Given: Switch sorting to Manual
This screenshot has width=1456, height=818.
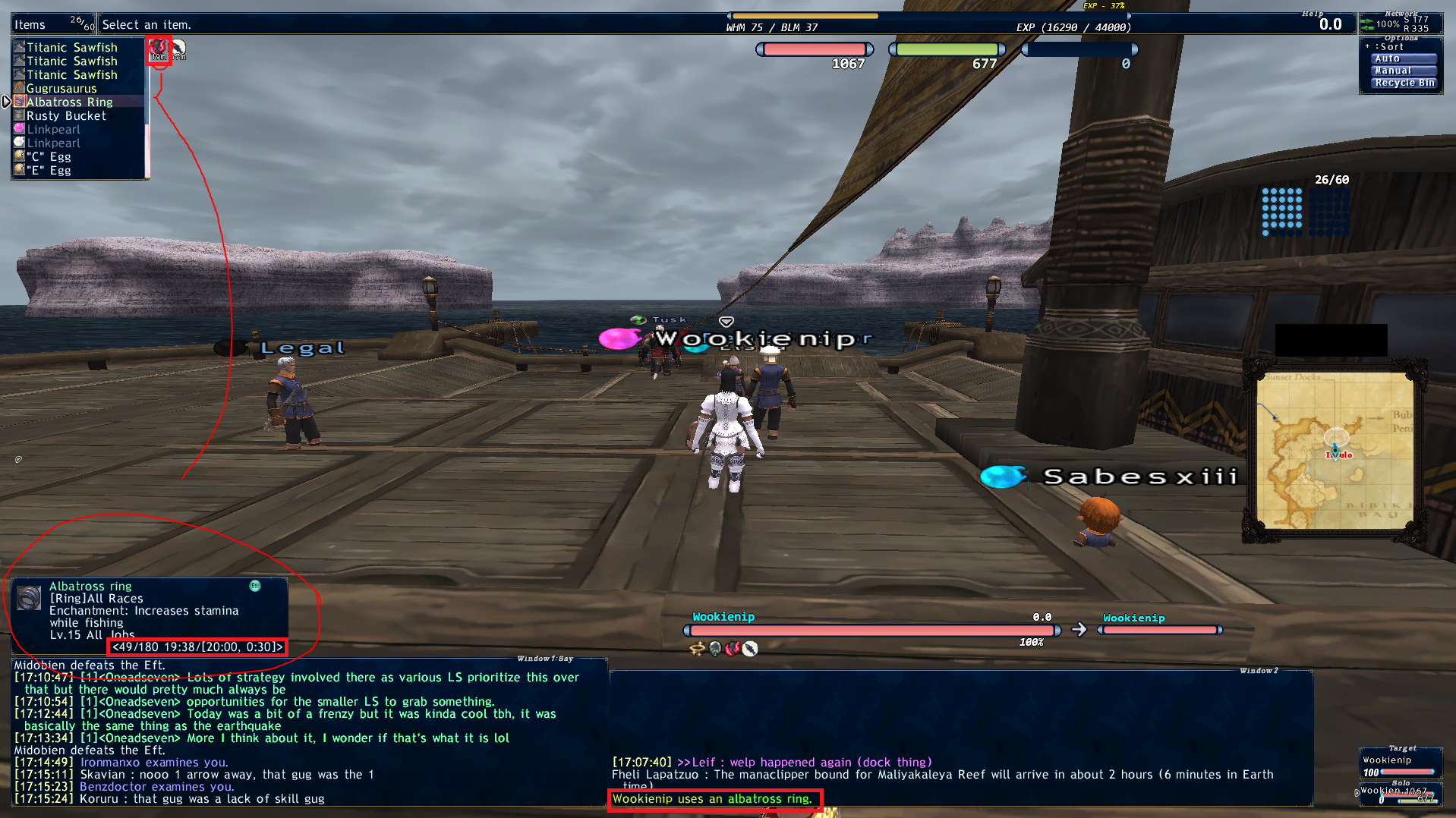Looking at the screenshot, I should coord(1403,71).
